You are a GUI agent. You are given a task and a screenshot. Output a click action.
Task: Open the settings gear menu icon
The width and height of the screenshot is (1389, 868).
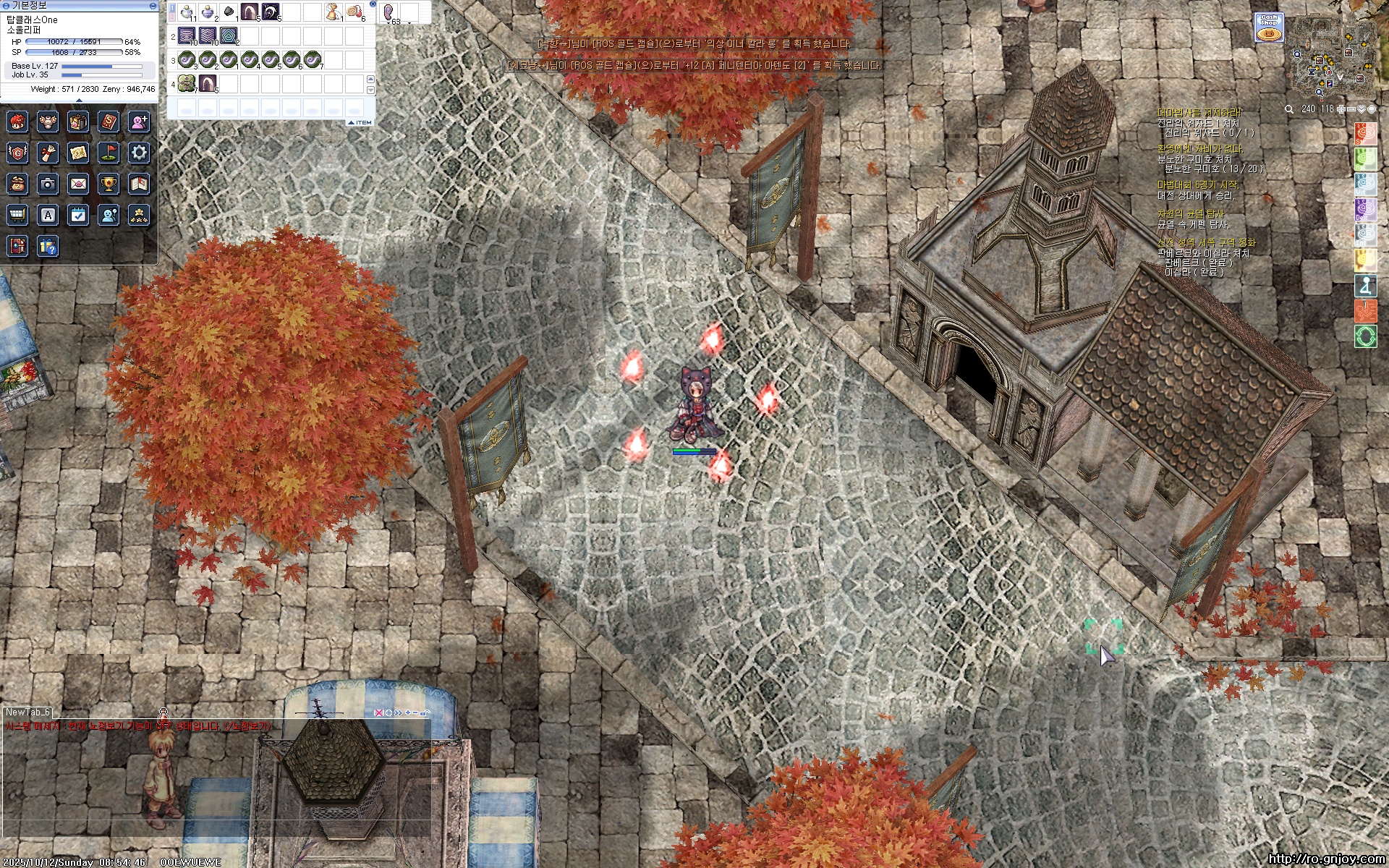139,153
